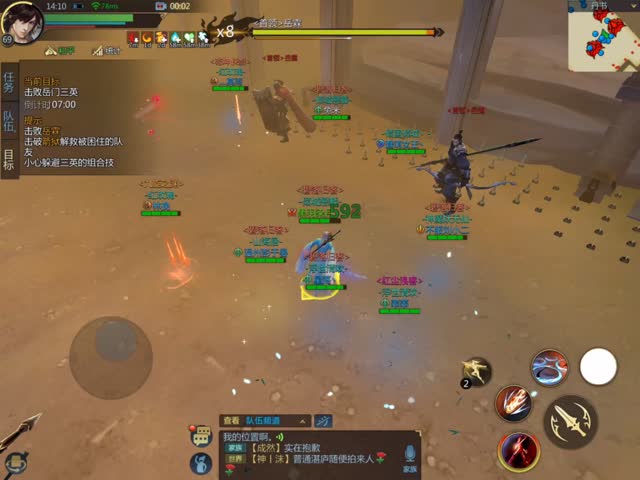This screenshot has width=640, height=480.
Task: Open the 统计 statistics button
Action: (x=103, y=49)
